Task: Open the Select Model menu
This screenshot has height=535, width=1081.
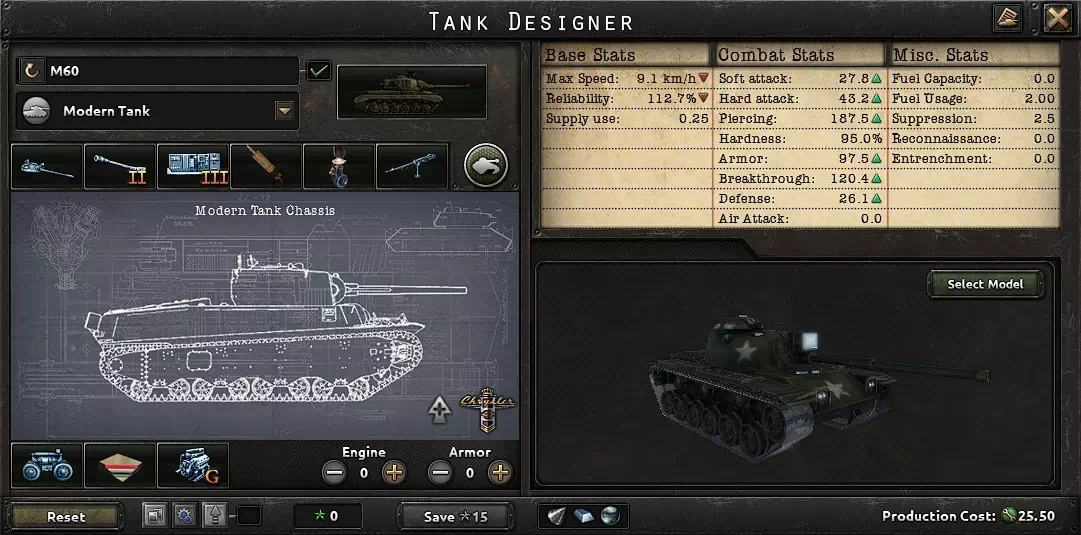Action: coord(985,284)
